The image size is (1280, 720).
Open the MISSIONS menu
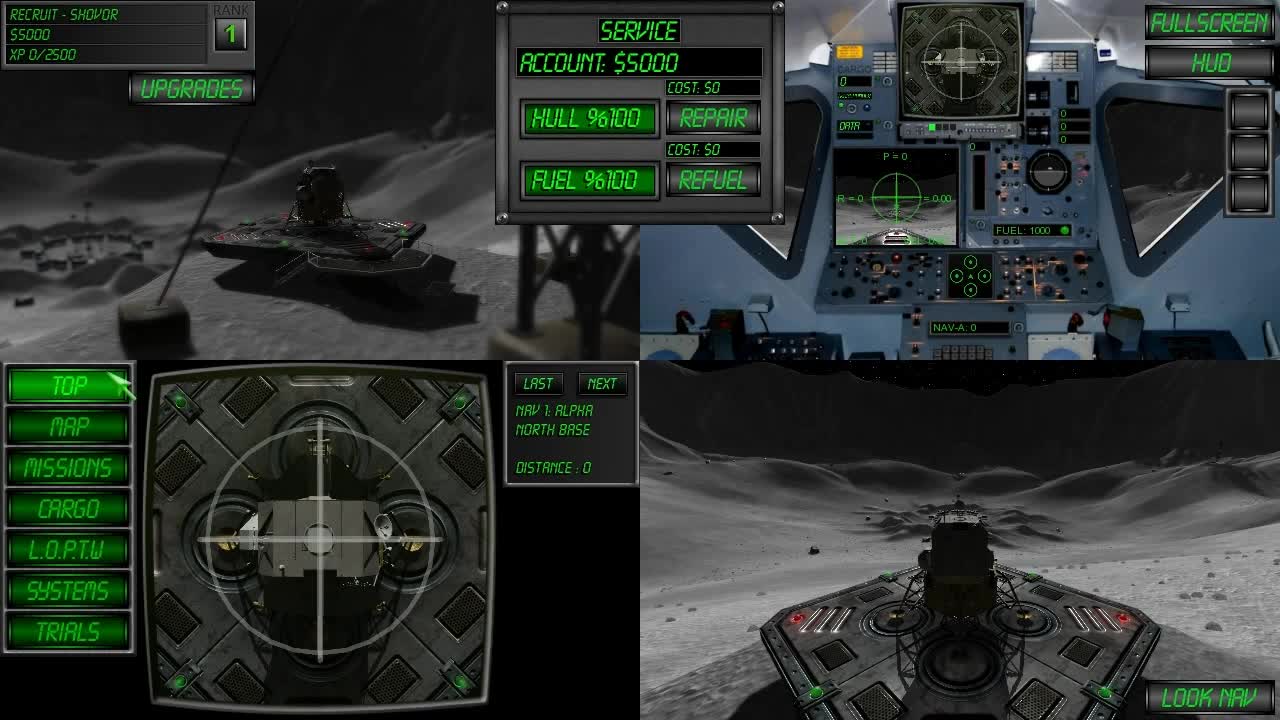66,468
